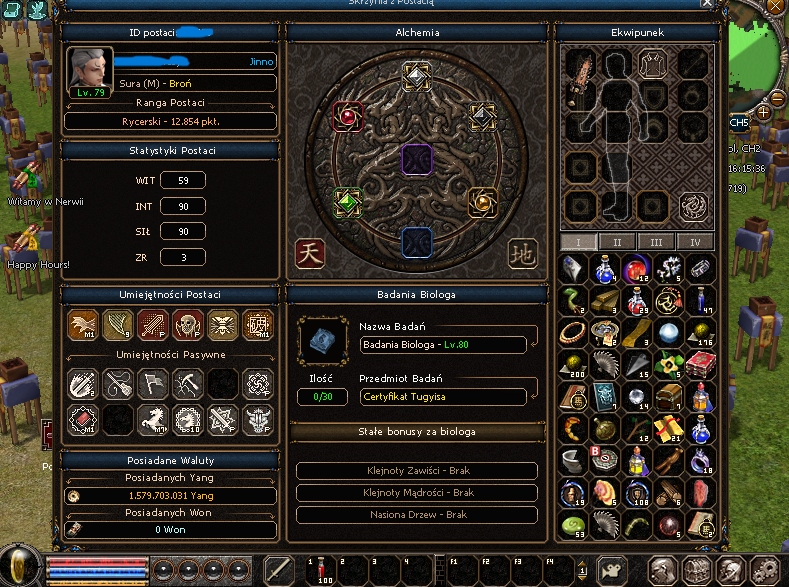This screenshot has height=587, width=789.
Task: Switch to inventory page II
Action: coord(617,242)
